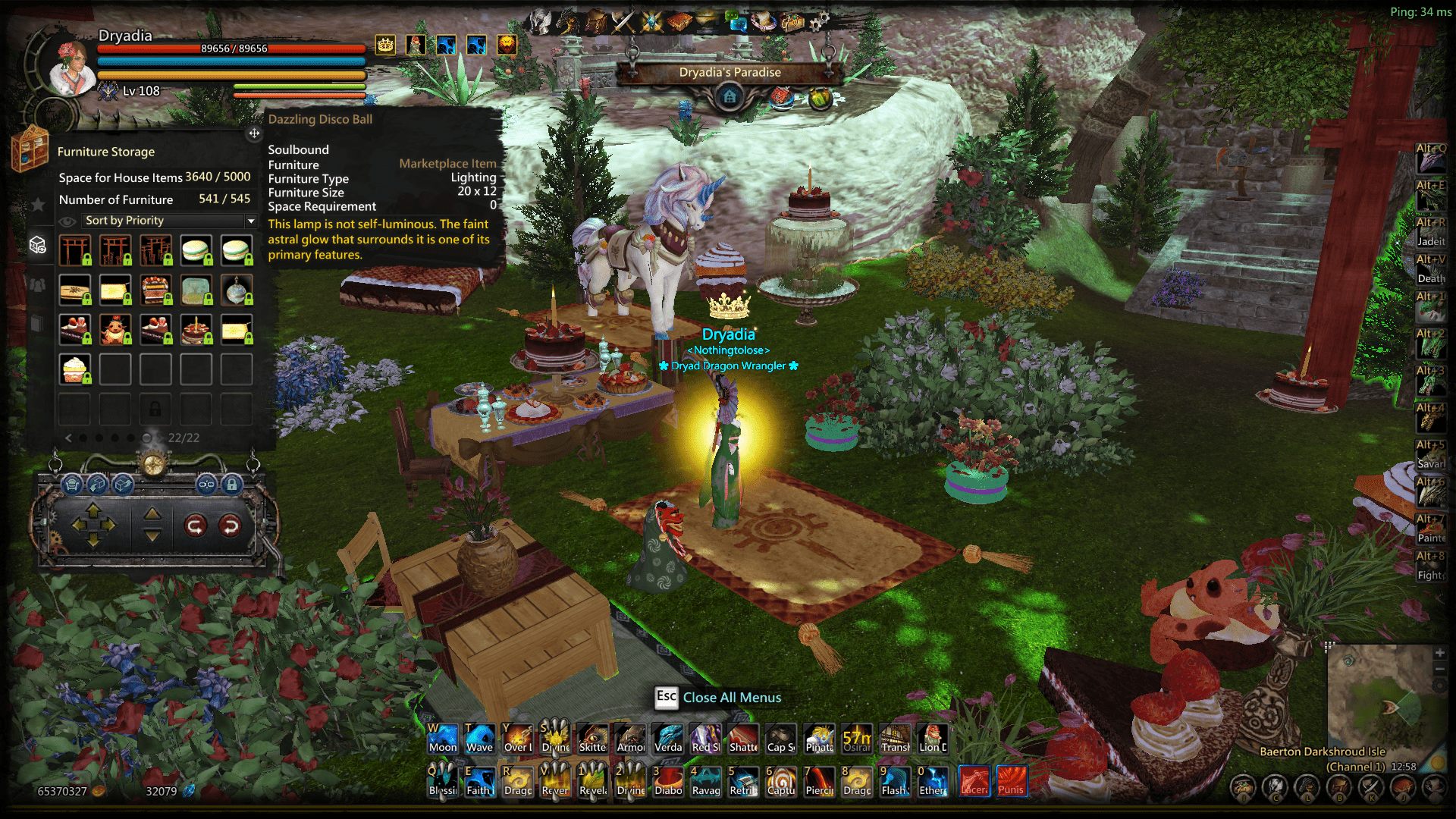Select the candle birthday cake furniture slot

[196, 330]
